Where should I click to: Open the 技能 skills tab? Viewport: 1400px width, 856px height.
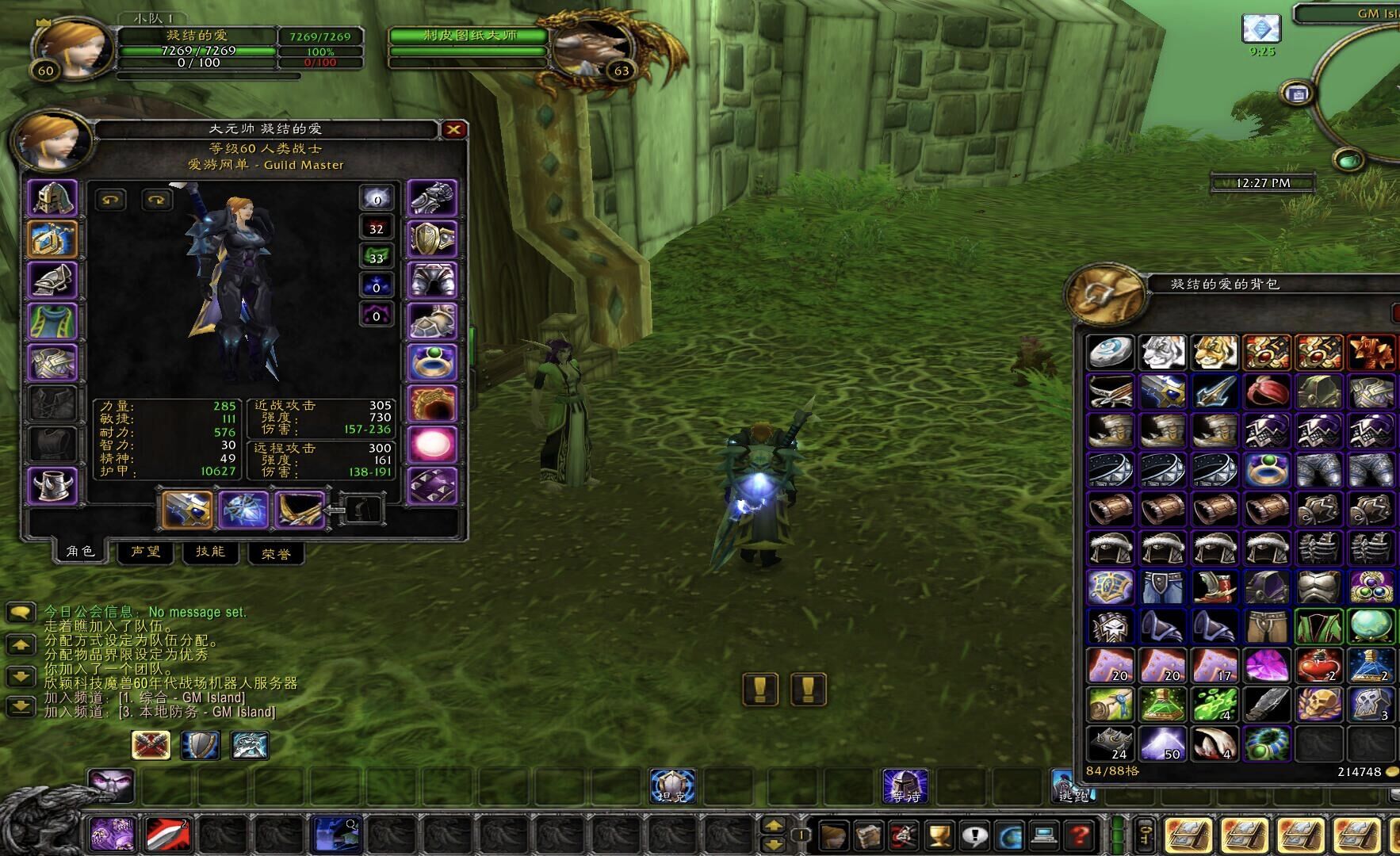point(210,552)
